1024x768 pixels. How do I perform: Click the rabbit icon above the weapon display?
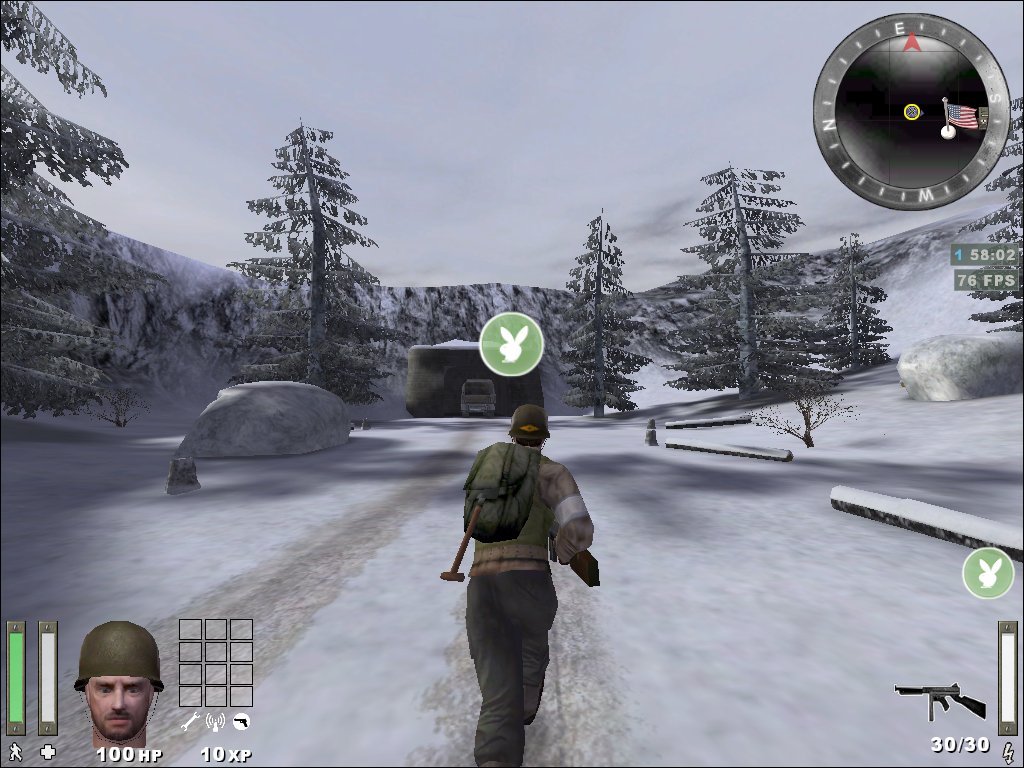[988, 573]
